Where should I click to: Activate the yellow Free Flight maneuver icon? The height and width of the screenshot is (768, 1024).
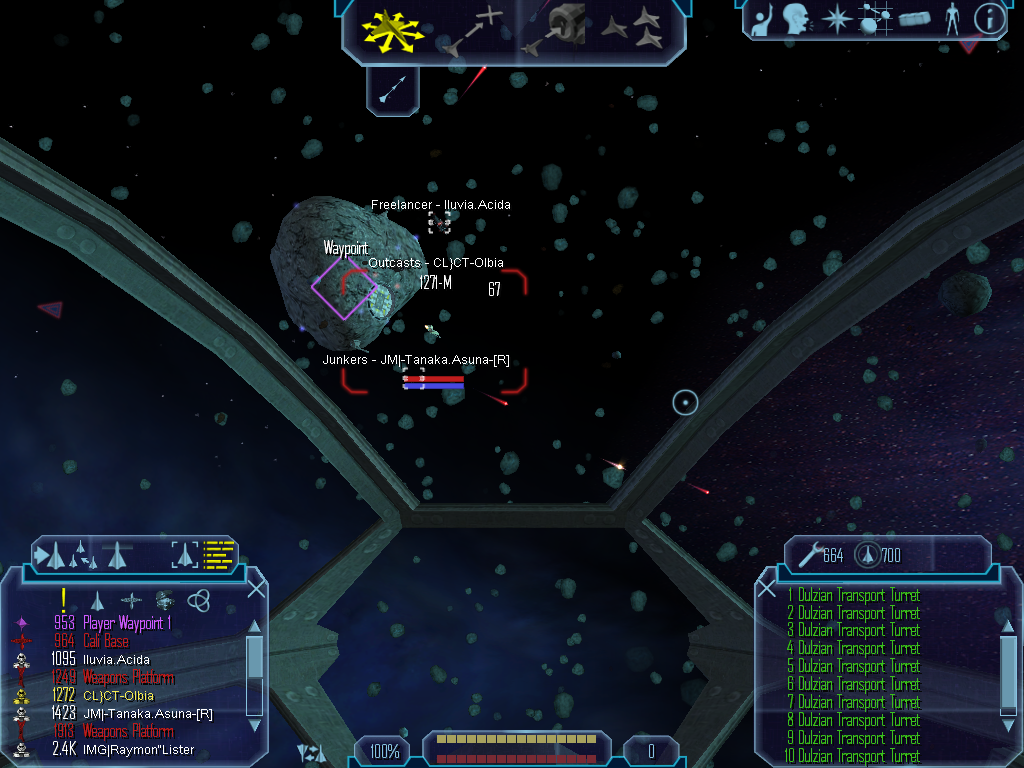(x=393, y=30)
